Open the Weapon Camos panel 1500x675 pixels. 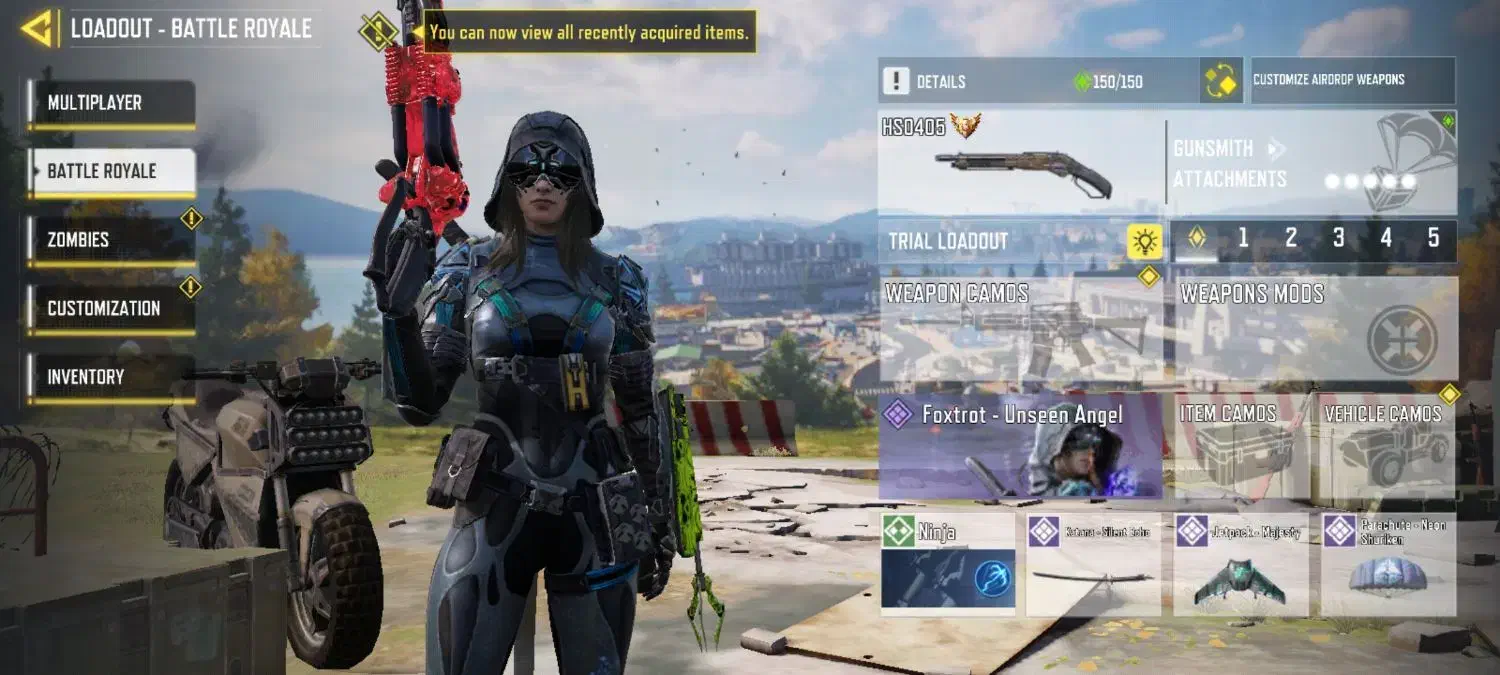1020,329
